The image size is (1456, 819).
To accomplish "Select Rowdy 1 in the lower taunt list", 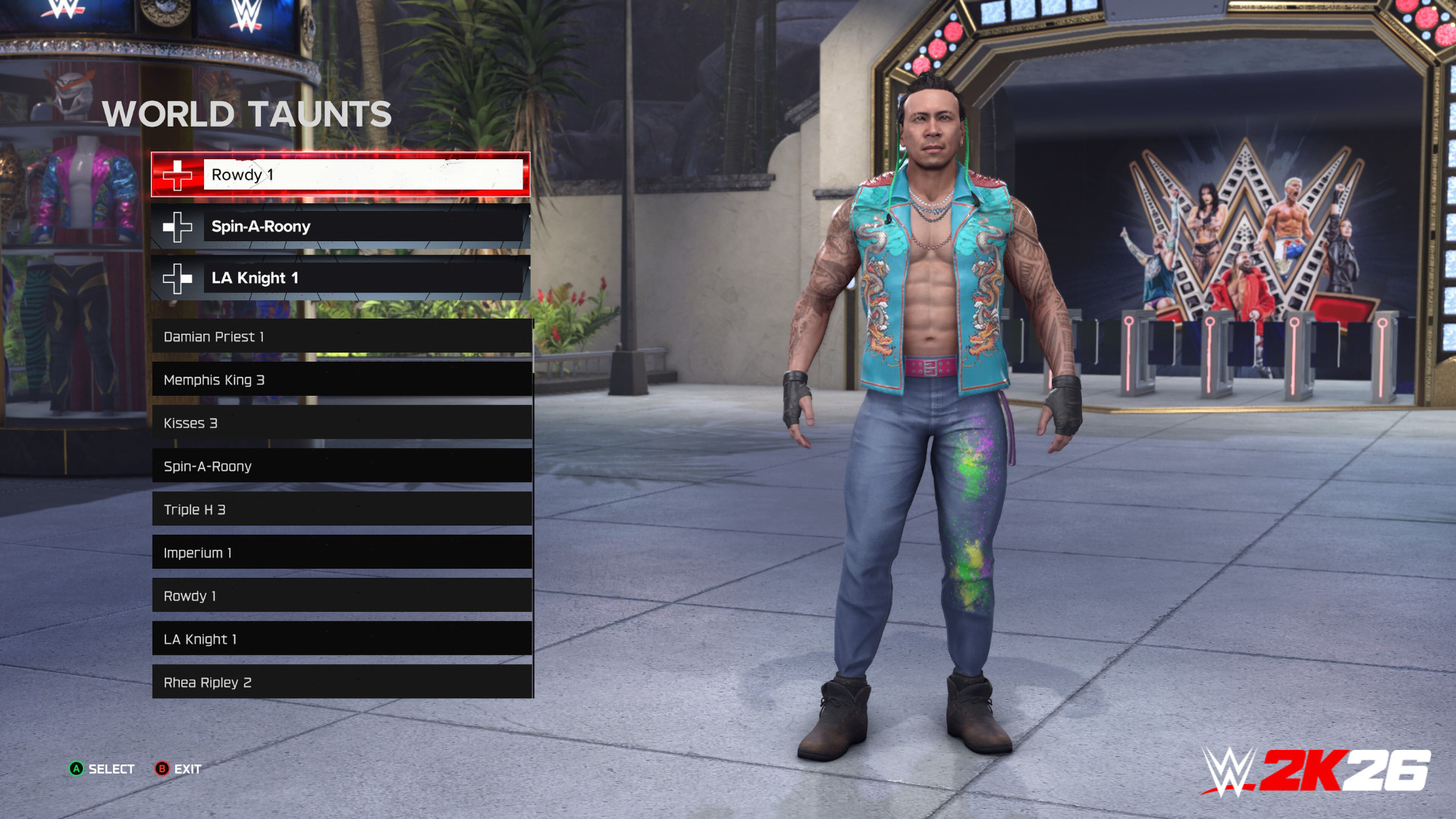I will [341, 595].
